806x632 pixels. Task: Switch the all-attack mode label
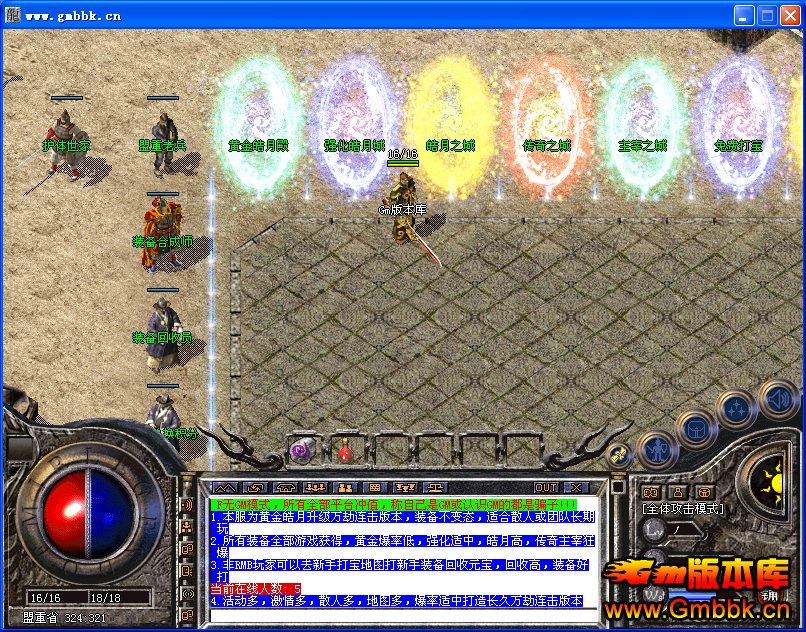point(683,509)
